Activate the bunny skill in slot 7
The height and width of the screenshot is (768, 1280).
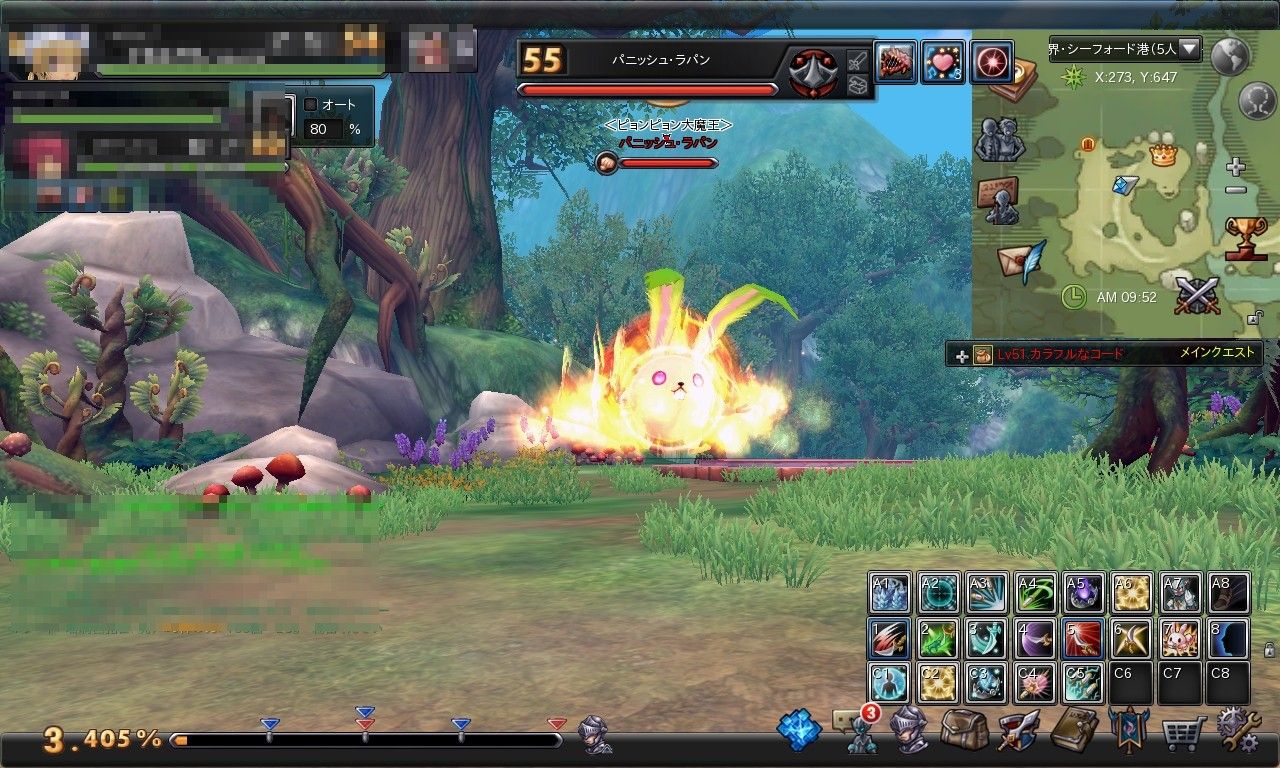[1180, 638]
